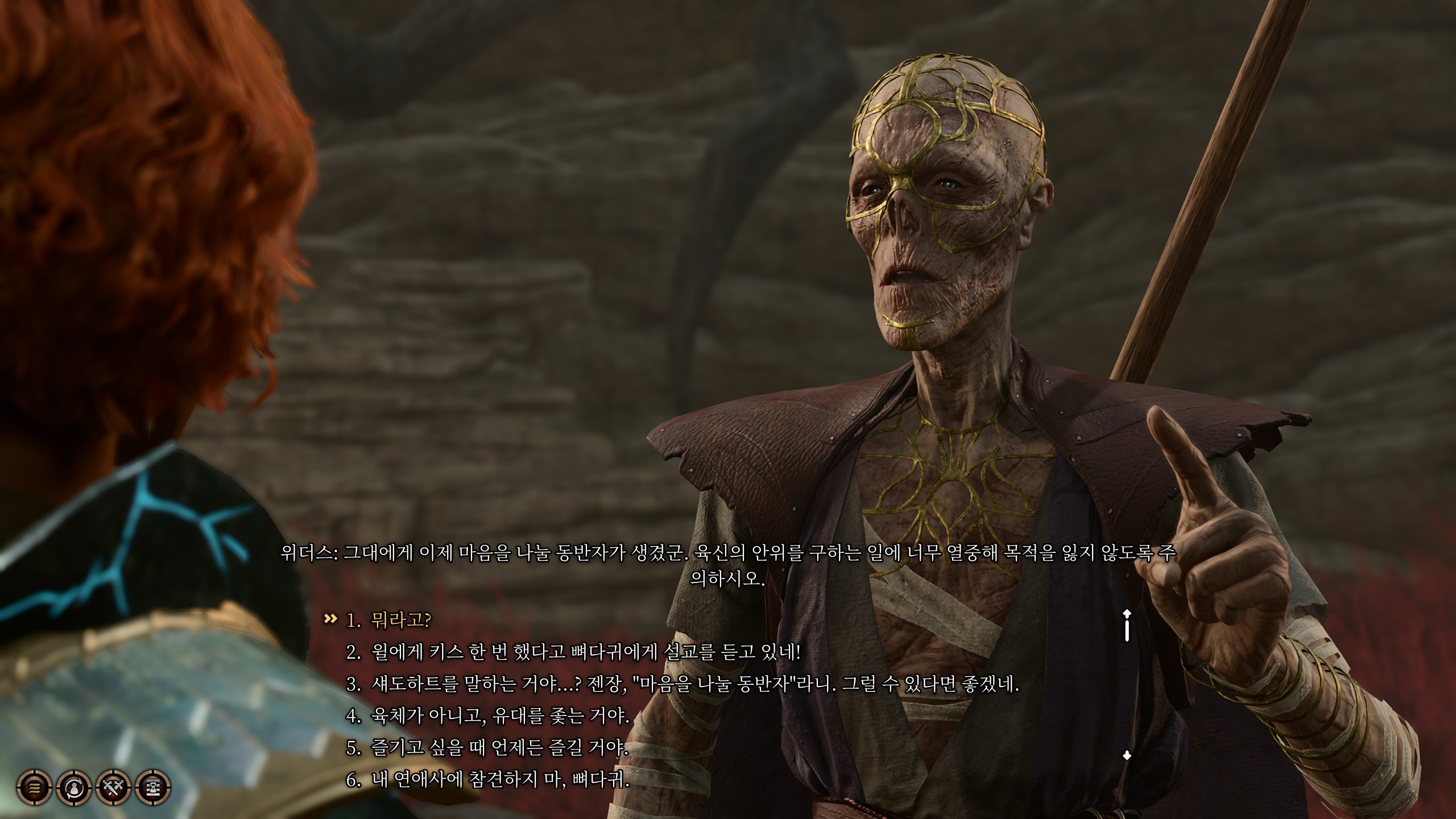
Task: Click the character swap icon with circular arrows
Action: 75,788
